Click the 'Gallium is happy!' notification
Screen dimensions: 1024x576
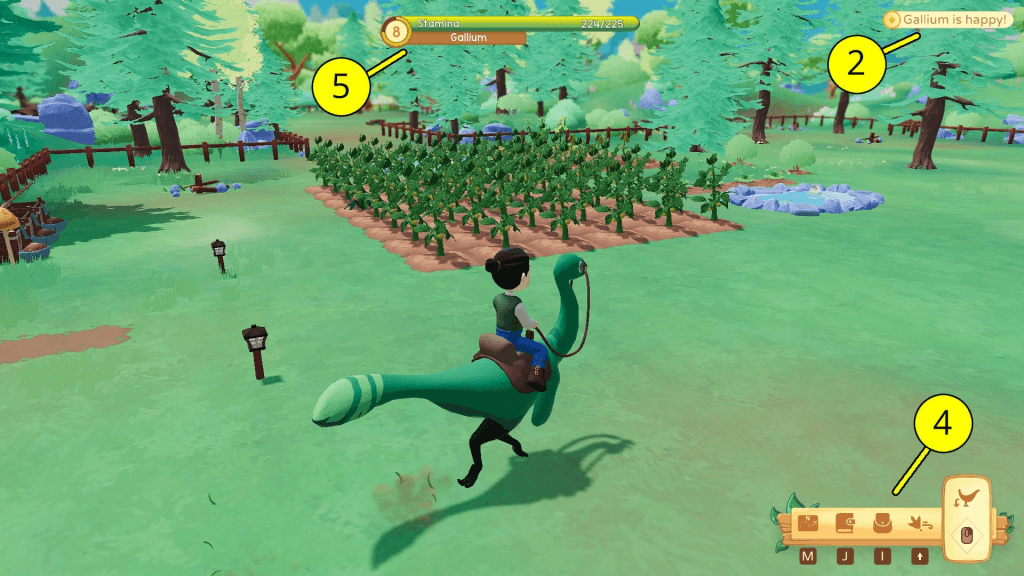[948, 19]
